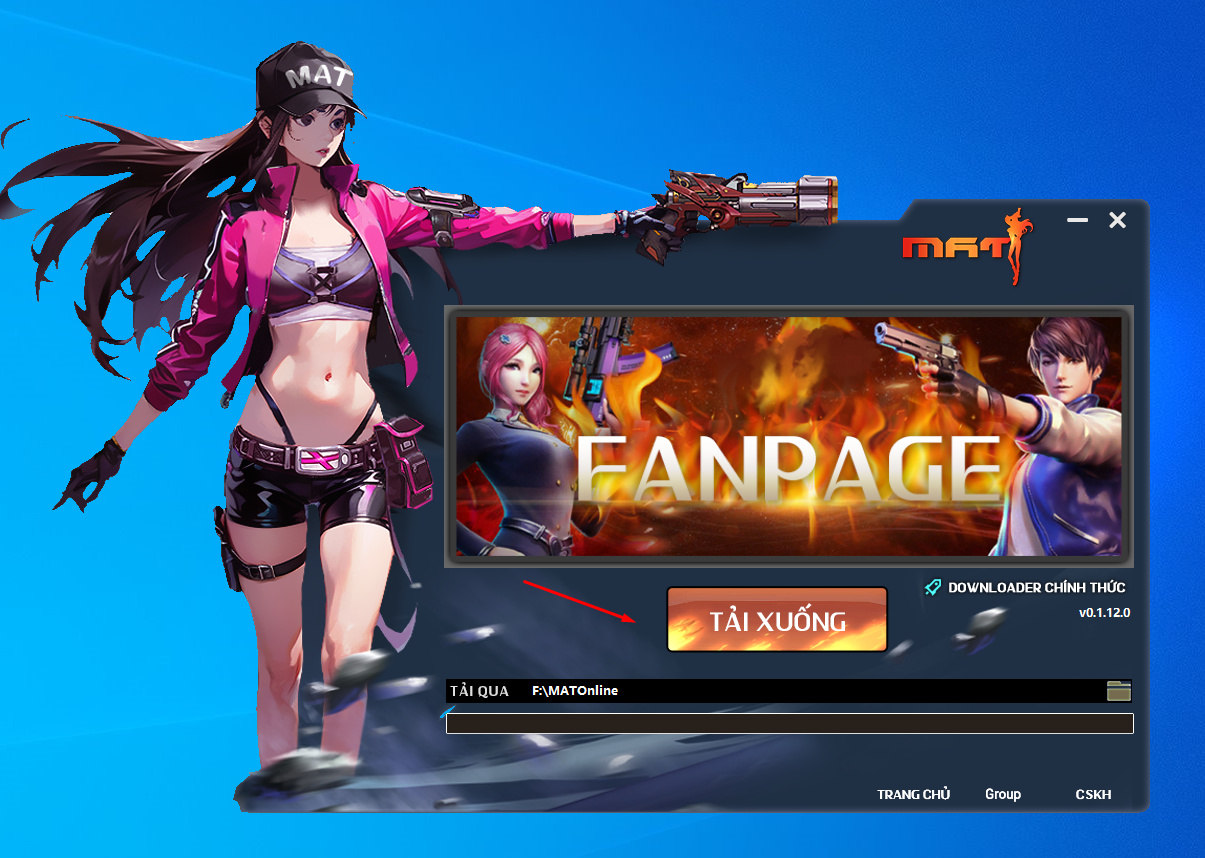Minimize the MAT downloader window
Image resolution: width=1205 pixels, height=858 pixels.
tap(1077, 220)
